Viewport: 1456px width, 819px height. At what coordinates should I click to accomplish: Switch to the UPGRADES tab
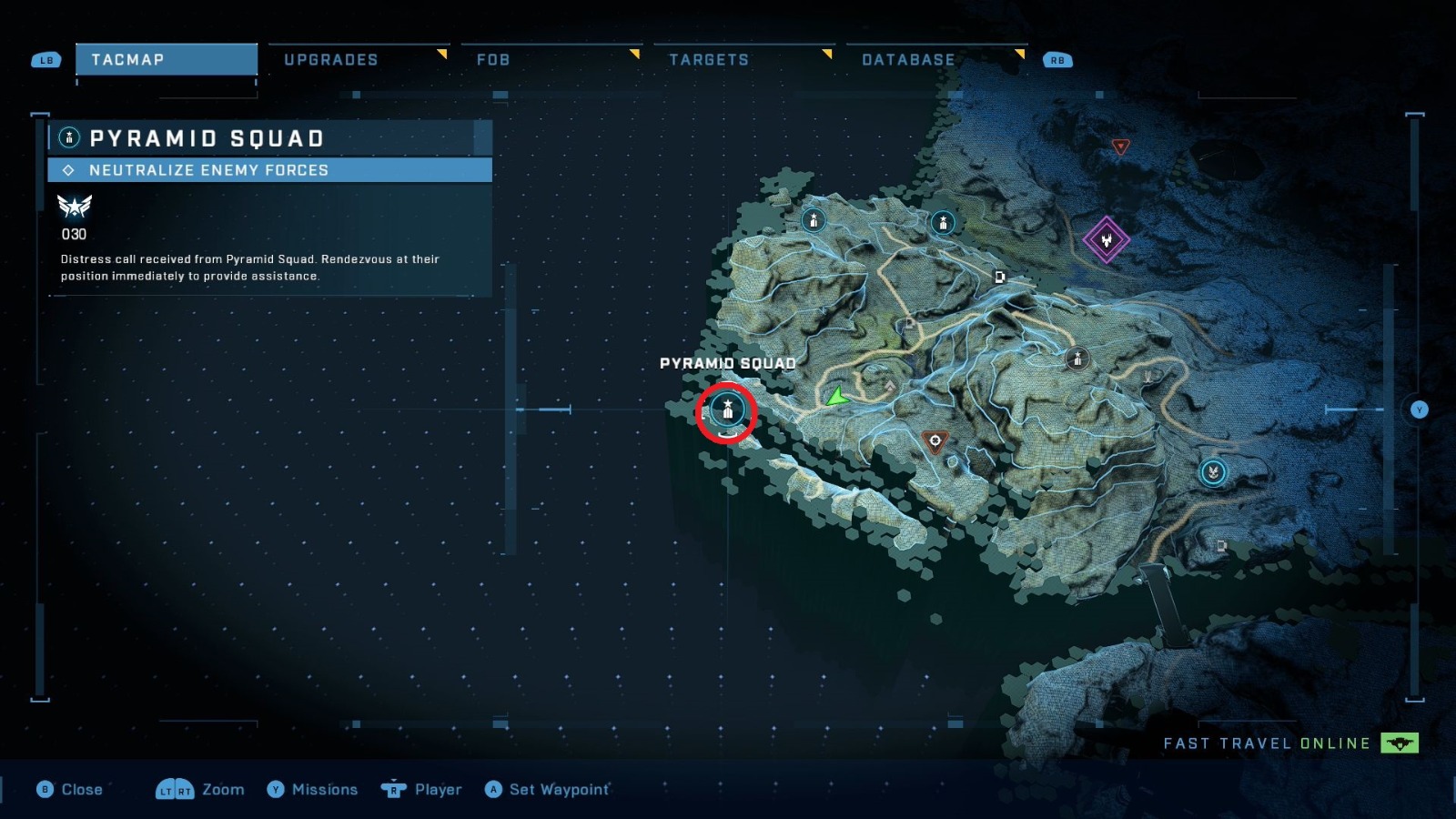coord(331,60)
